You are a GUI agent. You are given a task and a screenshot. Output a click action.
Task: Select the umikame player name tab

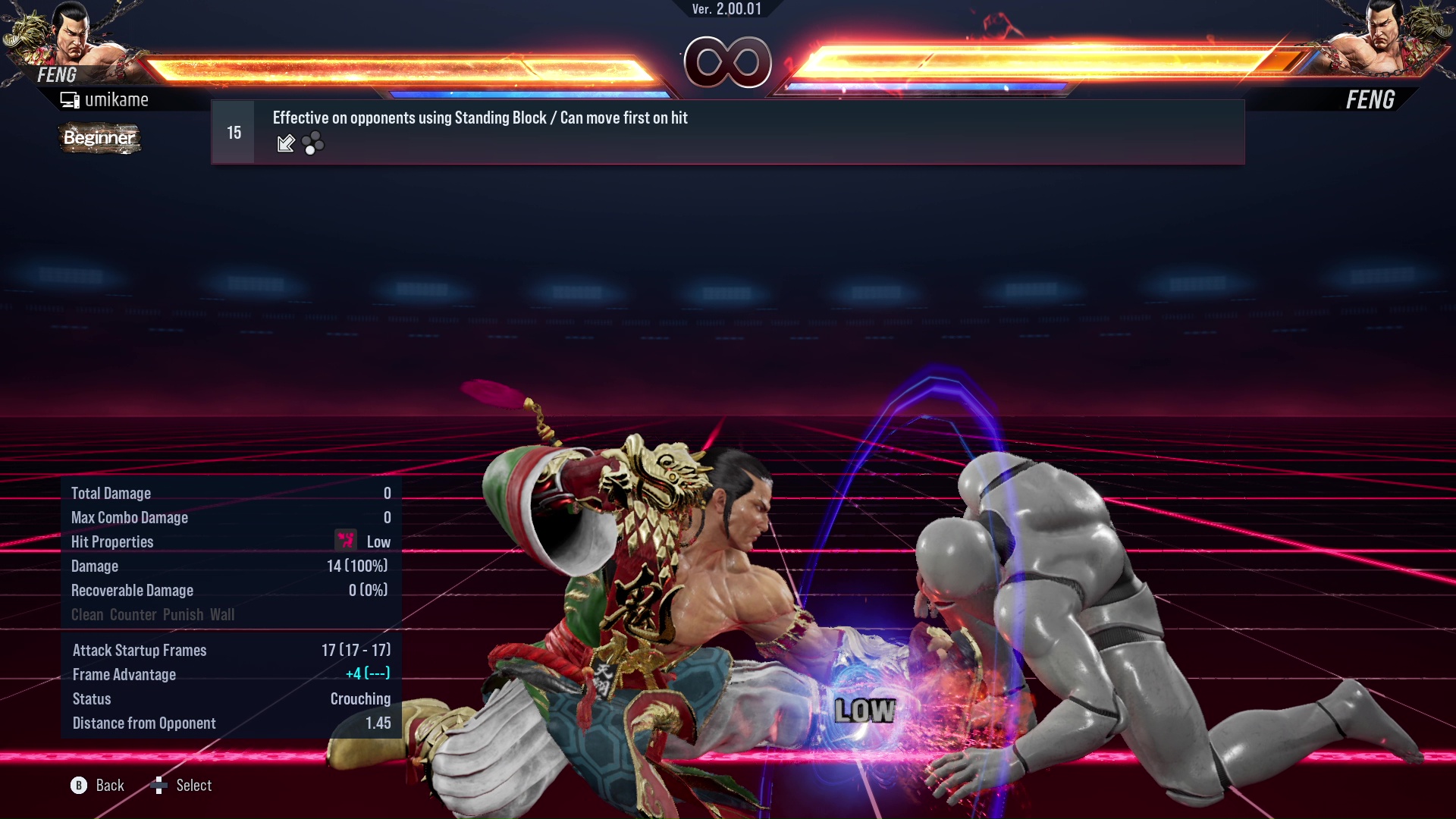pyautogui.click(x=117, y=99)
